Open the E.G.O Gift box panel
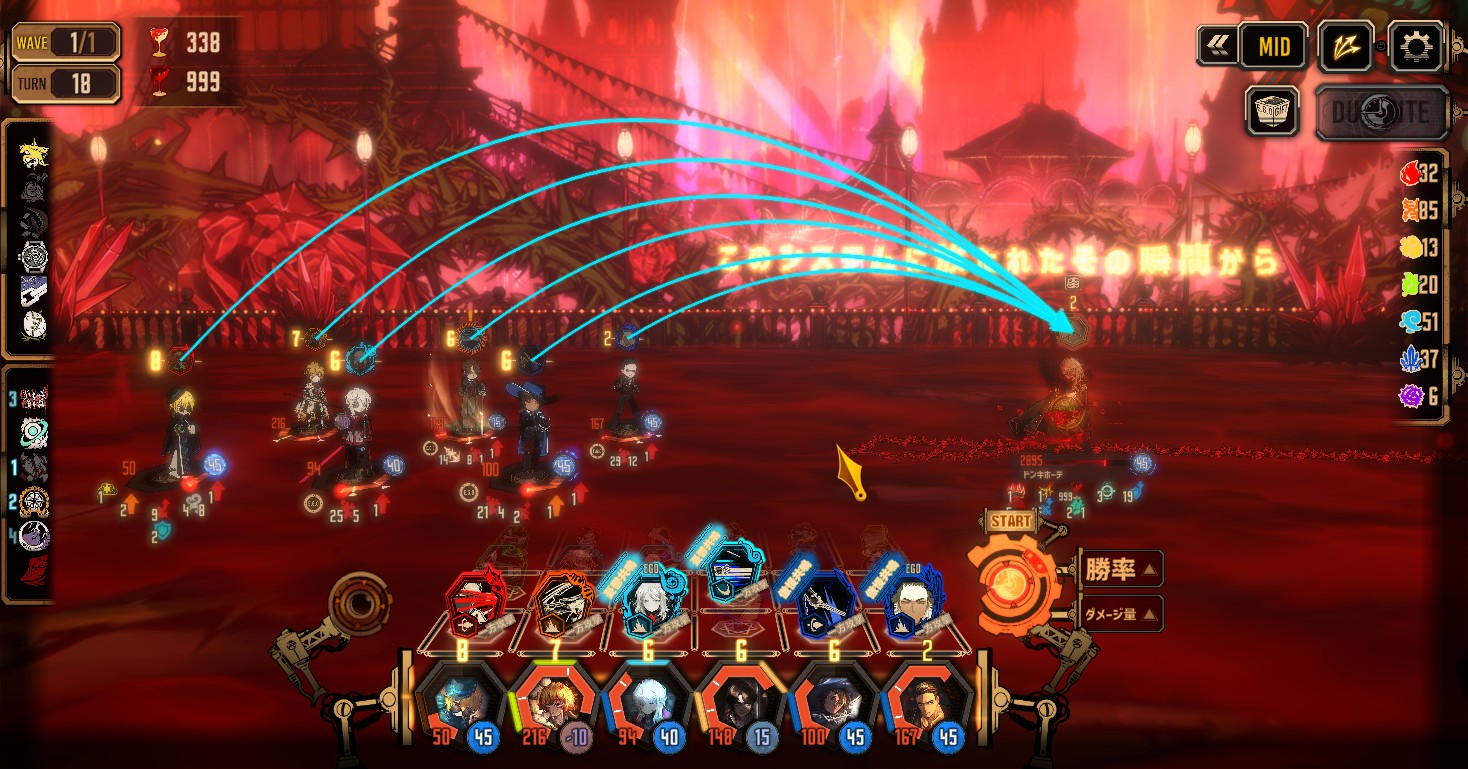Image resolution: width=1468 pixels, height=769 pixels. point(1272,110)
